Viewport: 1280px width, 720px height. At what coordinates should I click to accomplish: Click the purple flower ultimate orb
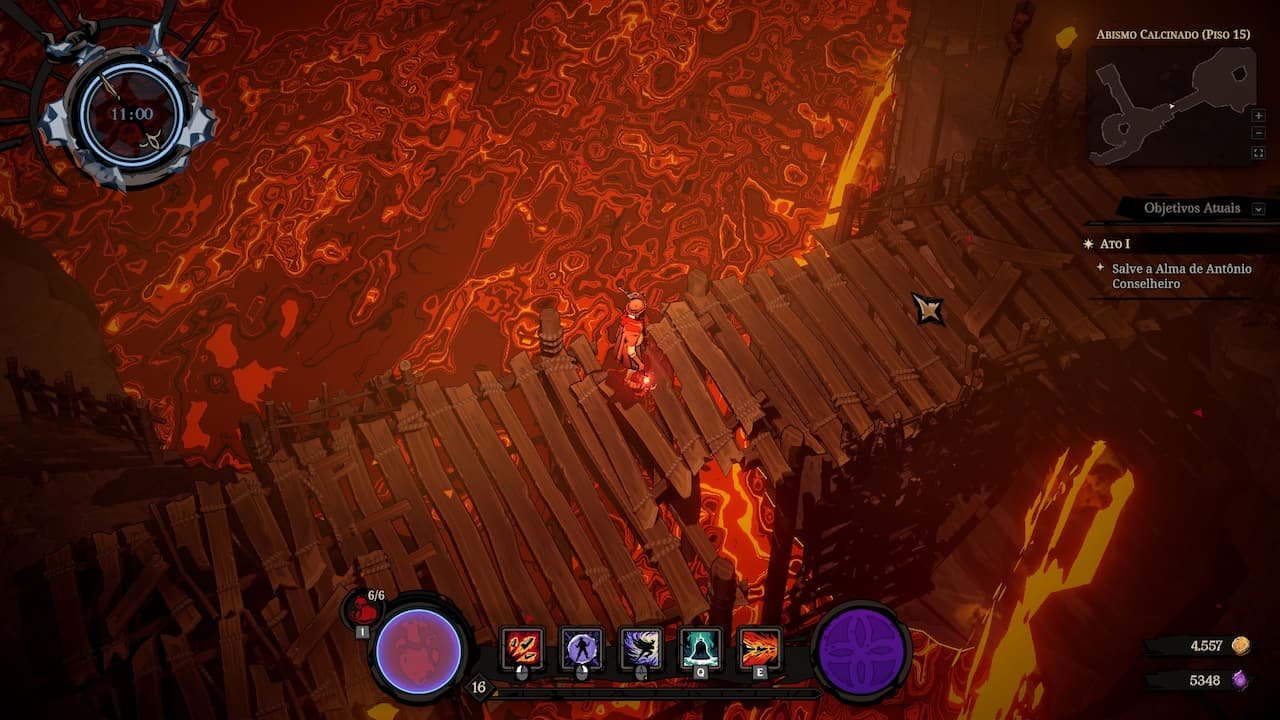(862, 651)
